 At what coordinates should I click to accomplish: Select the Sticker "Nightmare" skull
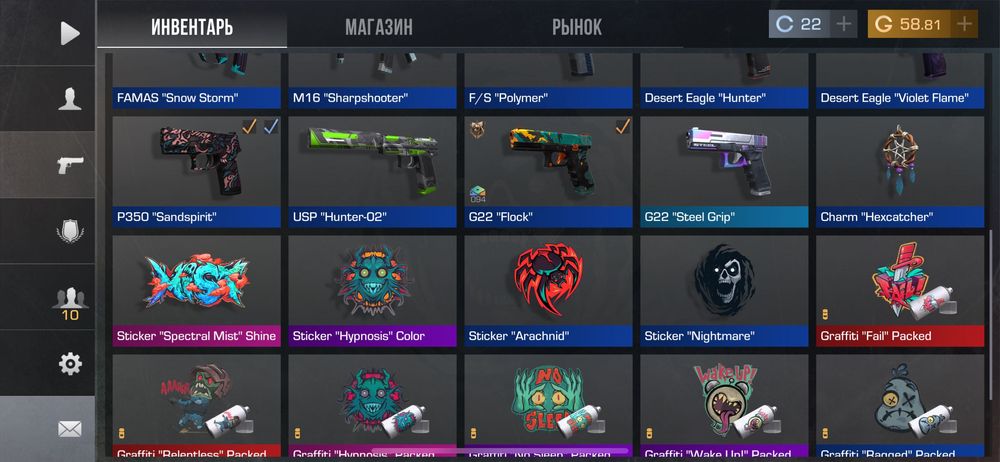725,283
